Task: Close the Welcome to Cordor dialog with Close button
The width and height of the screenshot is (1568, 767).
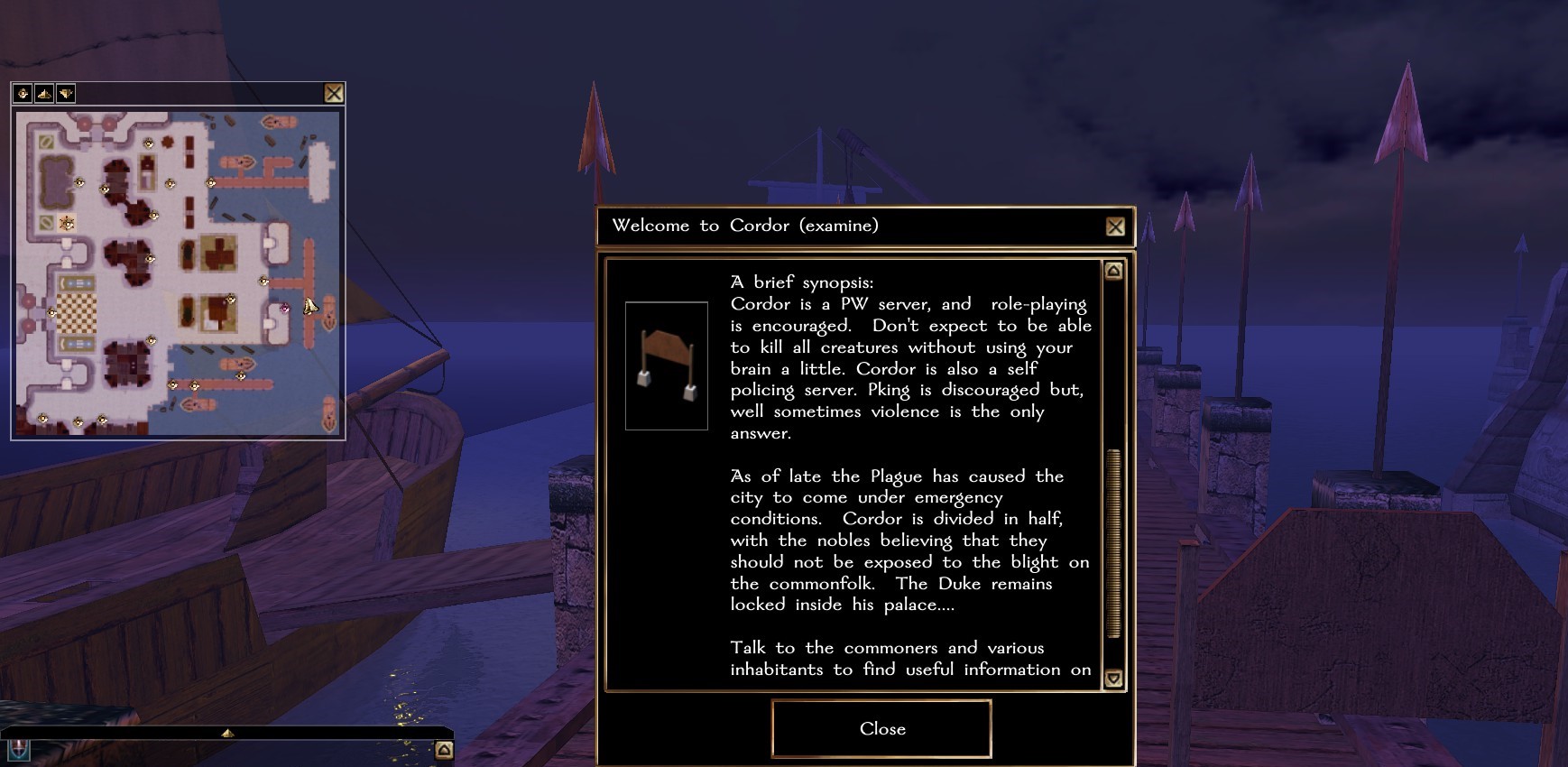Action: pos(881,729)
